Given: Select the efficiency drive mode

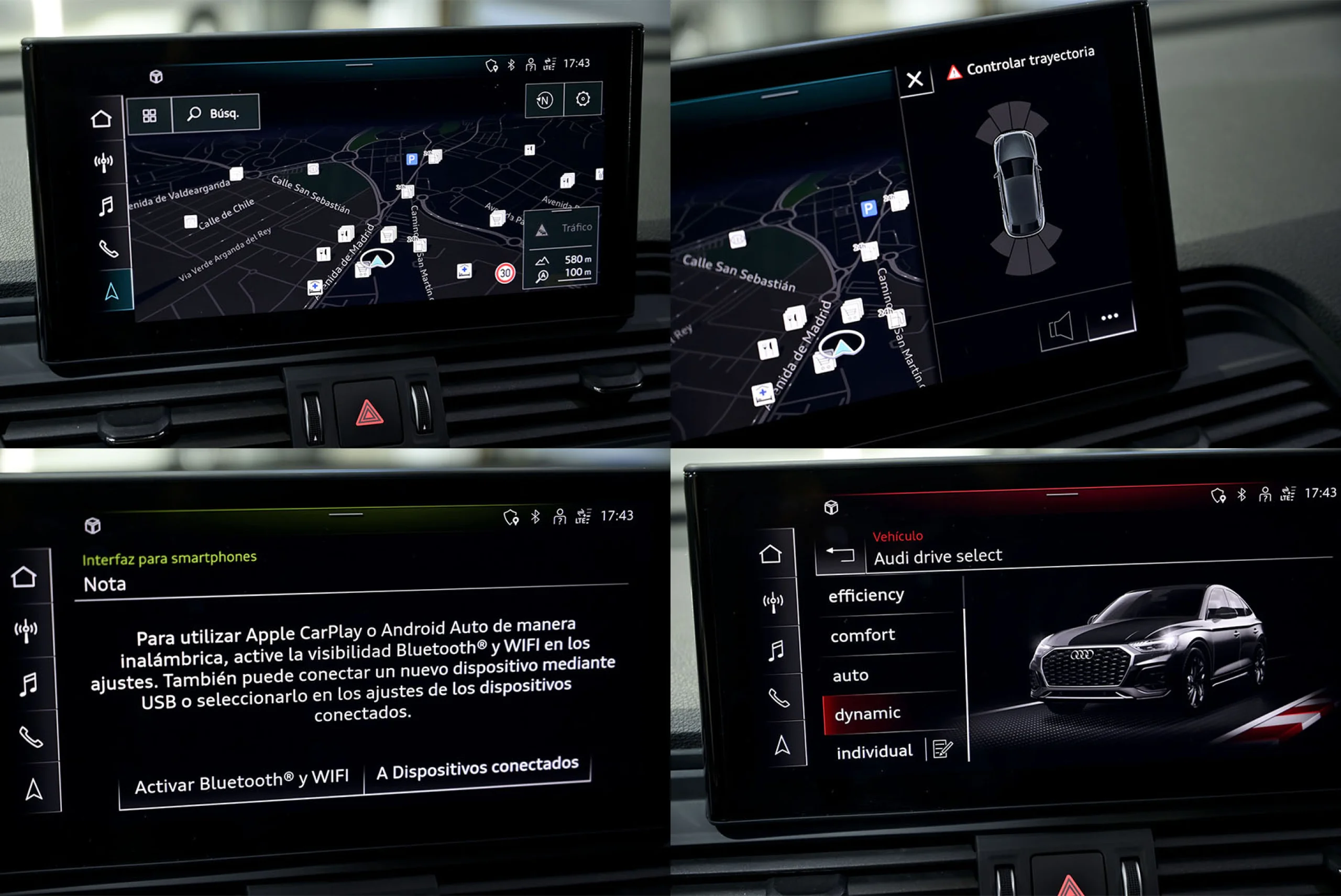Looking at the screenshot, I should coord(866,595).
